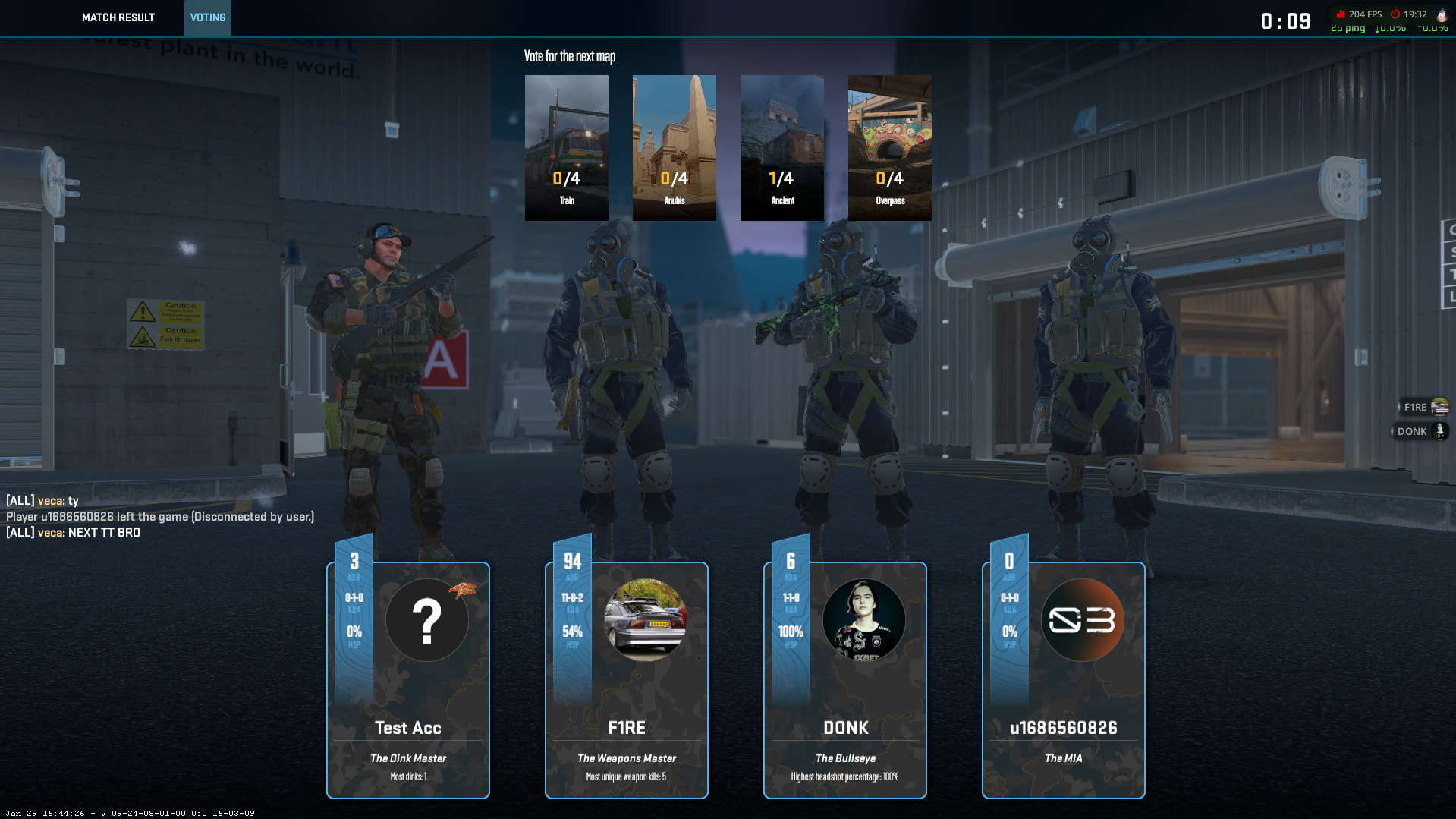Select the u1686560826 MIA card
1456x819 pixels.
(1063, 680)
